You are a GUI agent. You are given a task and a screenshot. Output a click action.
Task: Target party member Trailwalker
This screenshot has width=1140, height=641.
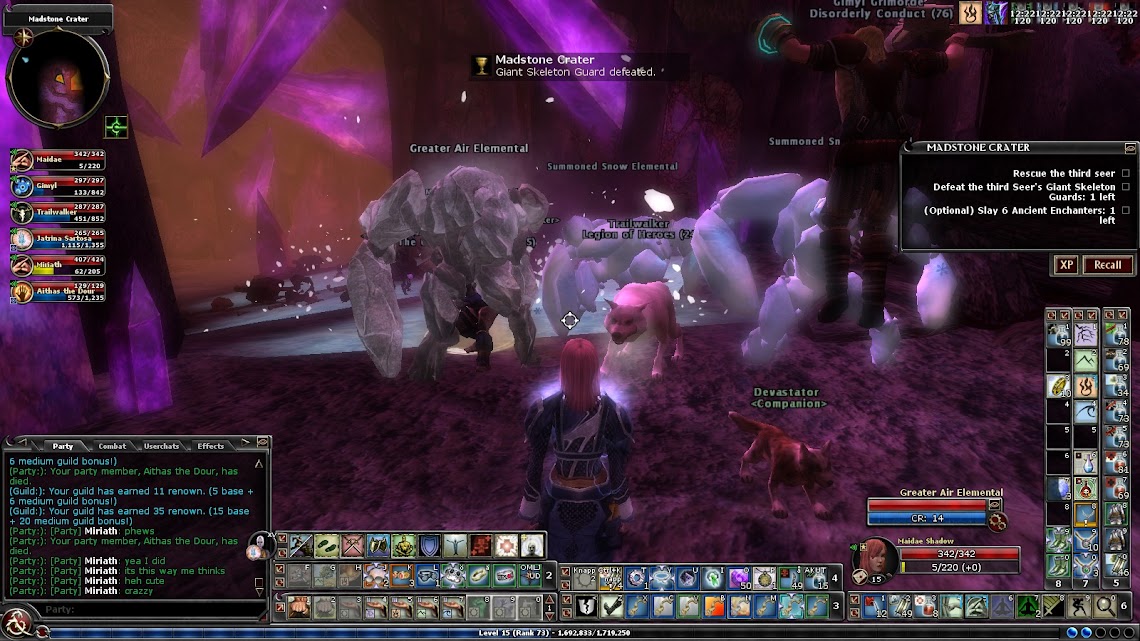coord(58,212)
